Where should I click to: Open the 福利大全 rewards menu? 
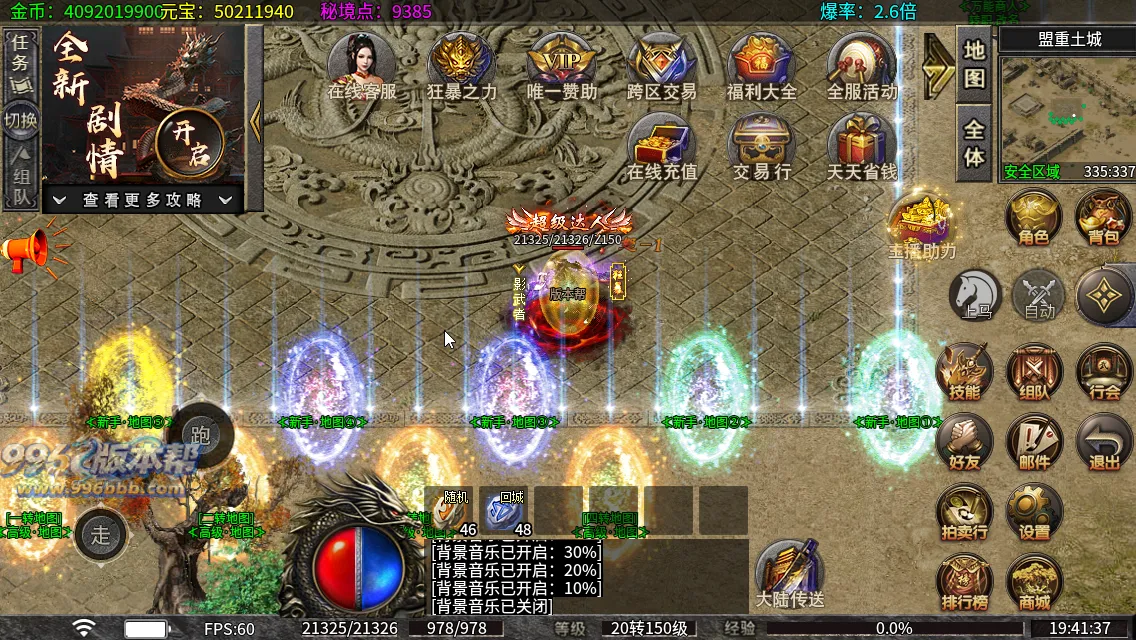761,62
